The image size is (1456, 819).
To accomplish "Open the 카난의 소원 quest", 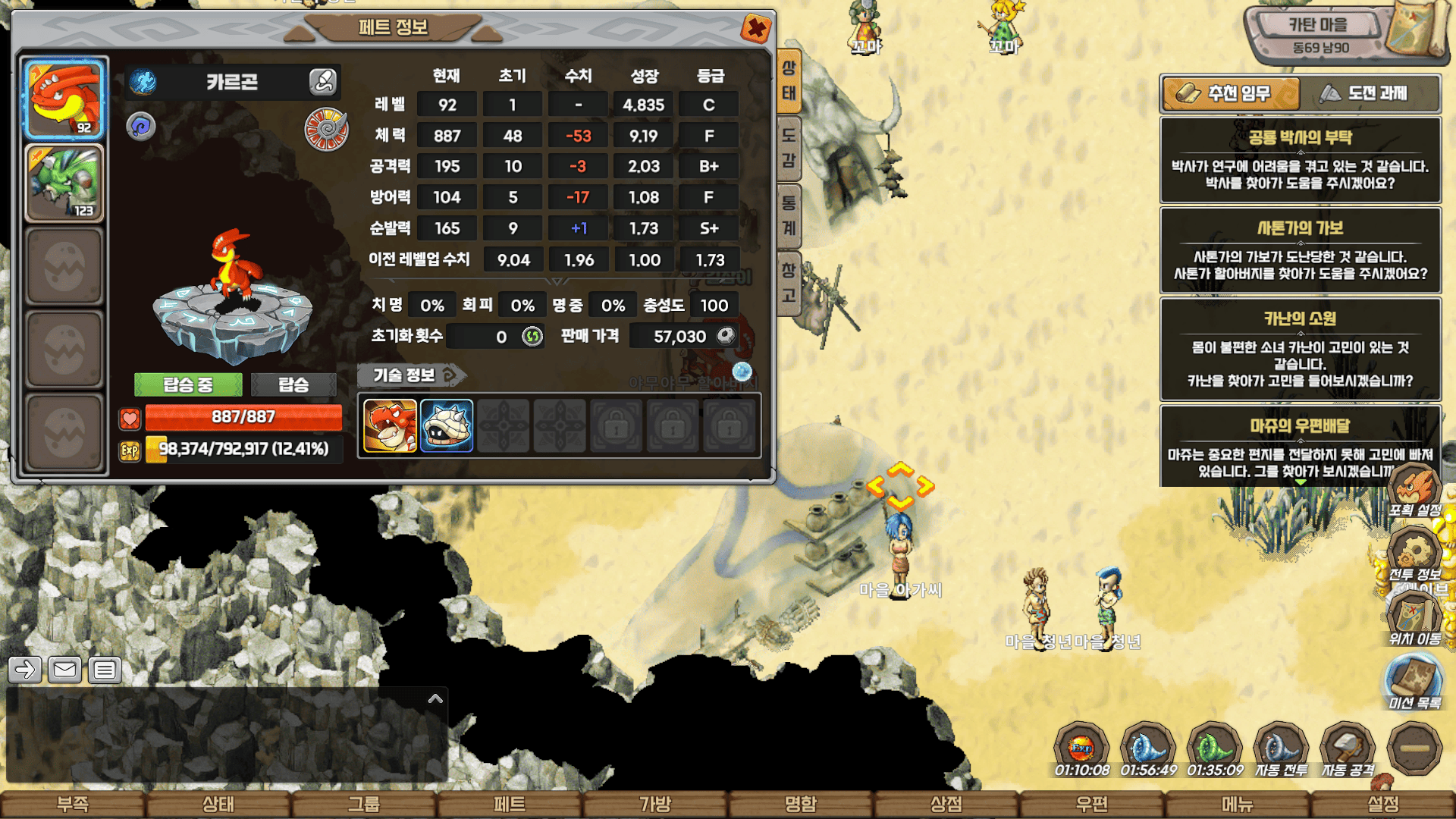I will tap(1300, 350).
